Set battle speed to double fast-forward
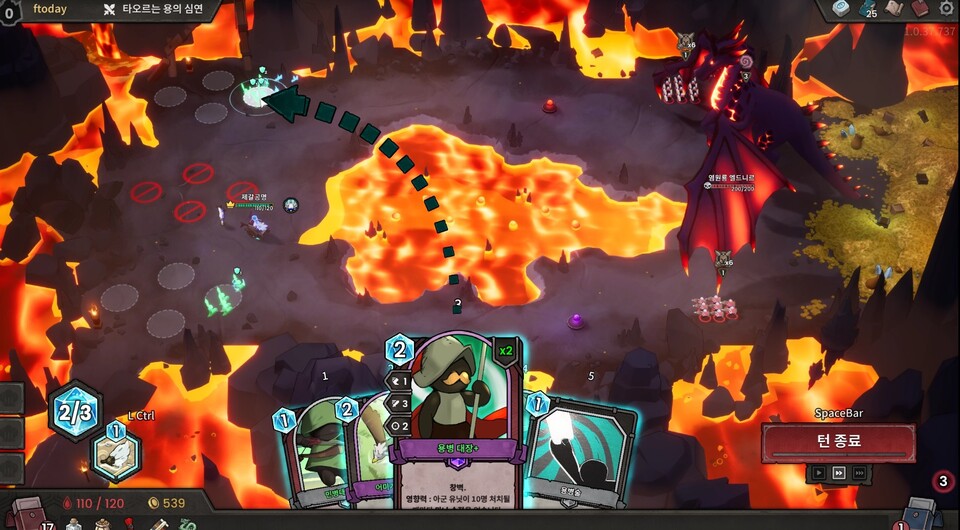Image resolution: width=960 pixels, height=530 pixels. 839,473
